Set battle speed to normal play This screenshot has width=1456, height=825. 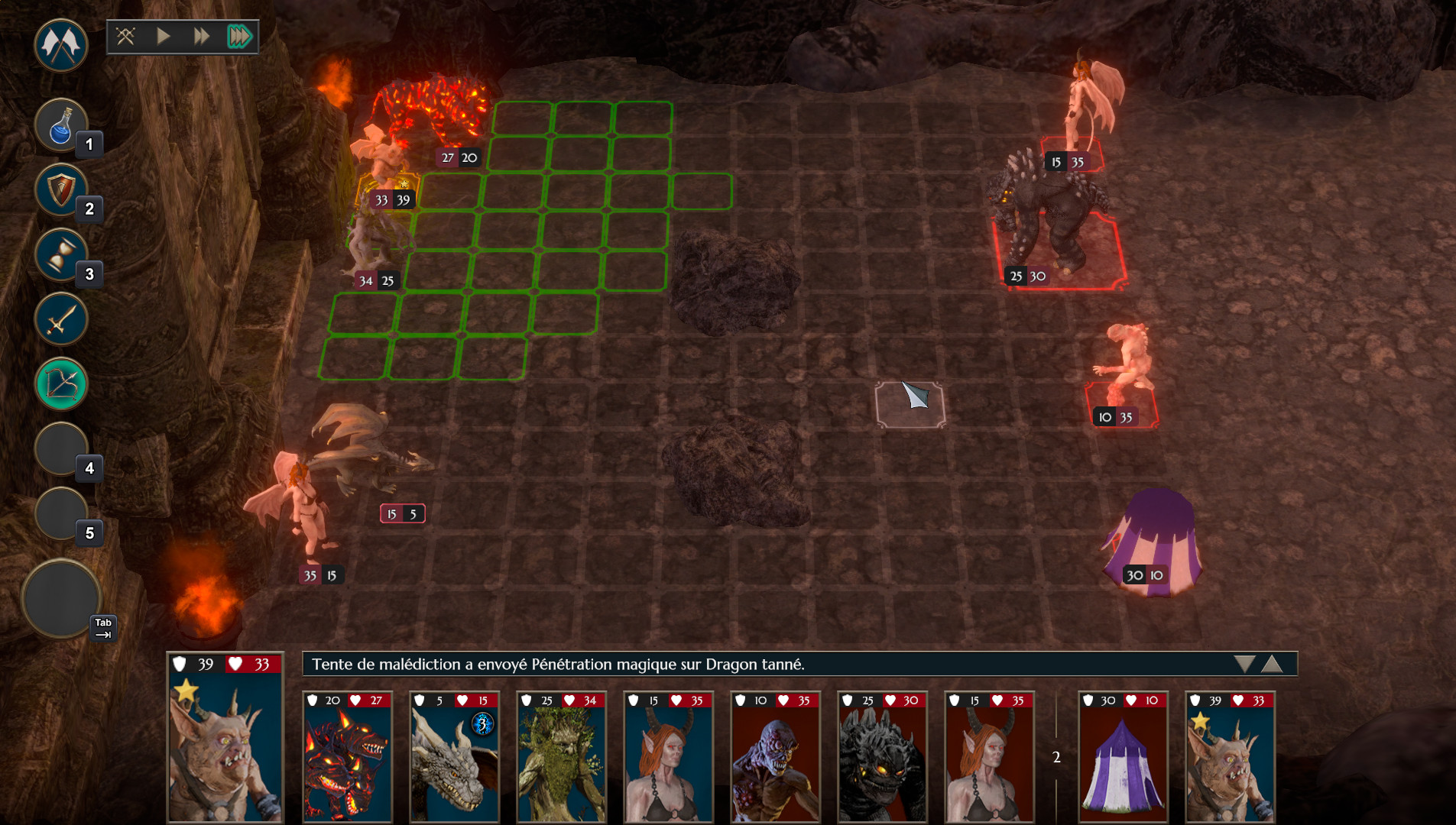click(x=163, y=36)
